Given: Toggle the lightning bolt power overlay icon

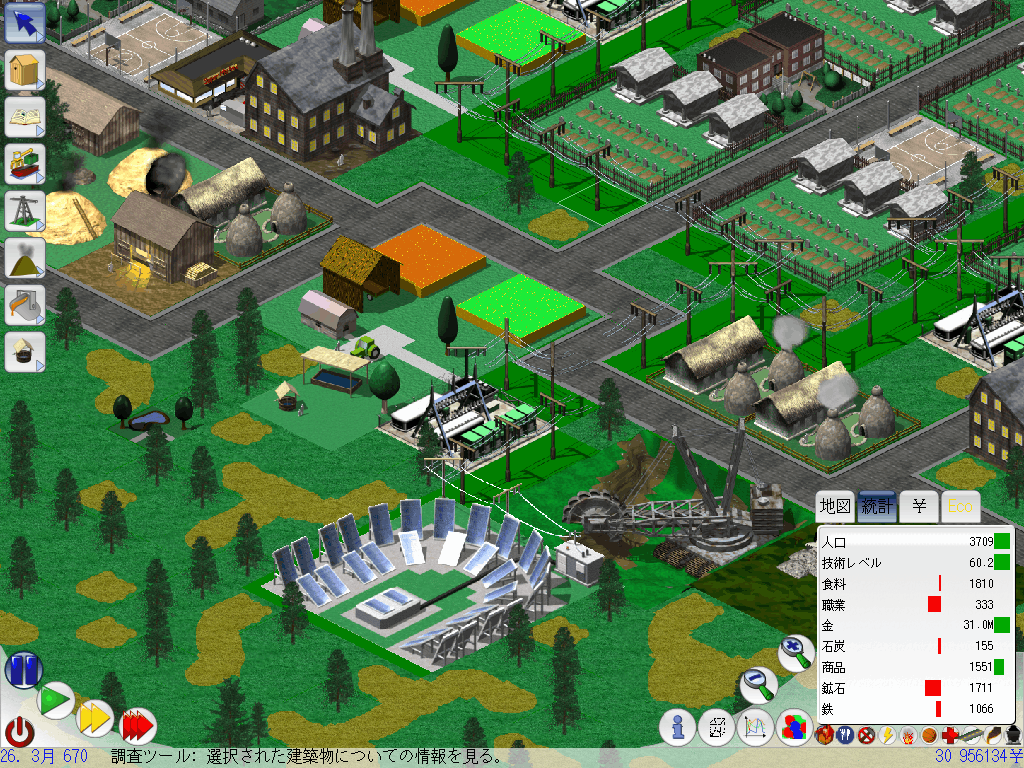Looking at the screenshot, I should [887, 737].
